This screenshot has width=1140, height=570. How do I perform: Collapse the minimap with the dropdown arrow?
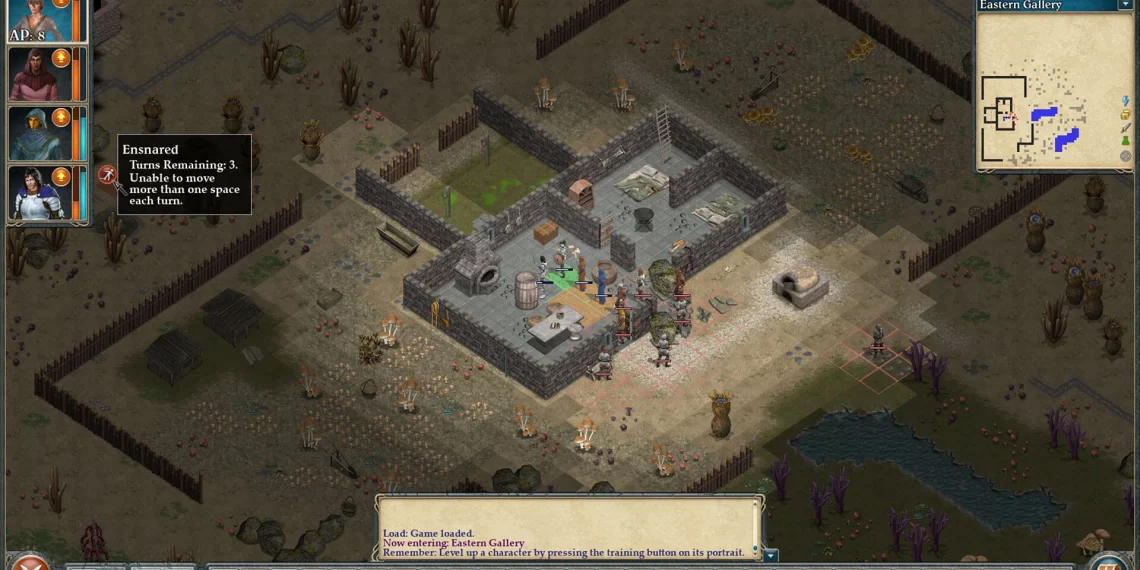[1125, 5]
